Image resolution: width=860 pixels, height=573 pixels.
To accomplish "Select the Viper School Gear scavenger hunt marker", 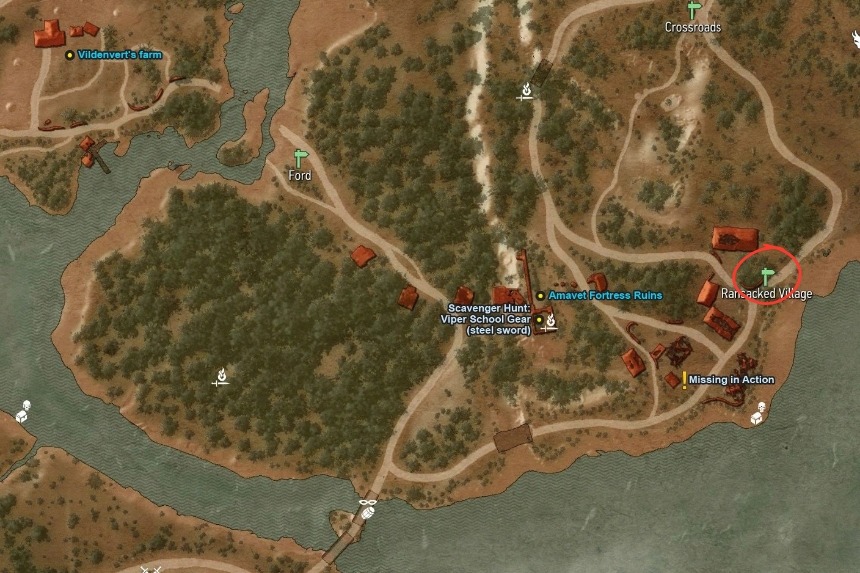I will click(x=538, y=319).
